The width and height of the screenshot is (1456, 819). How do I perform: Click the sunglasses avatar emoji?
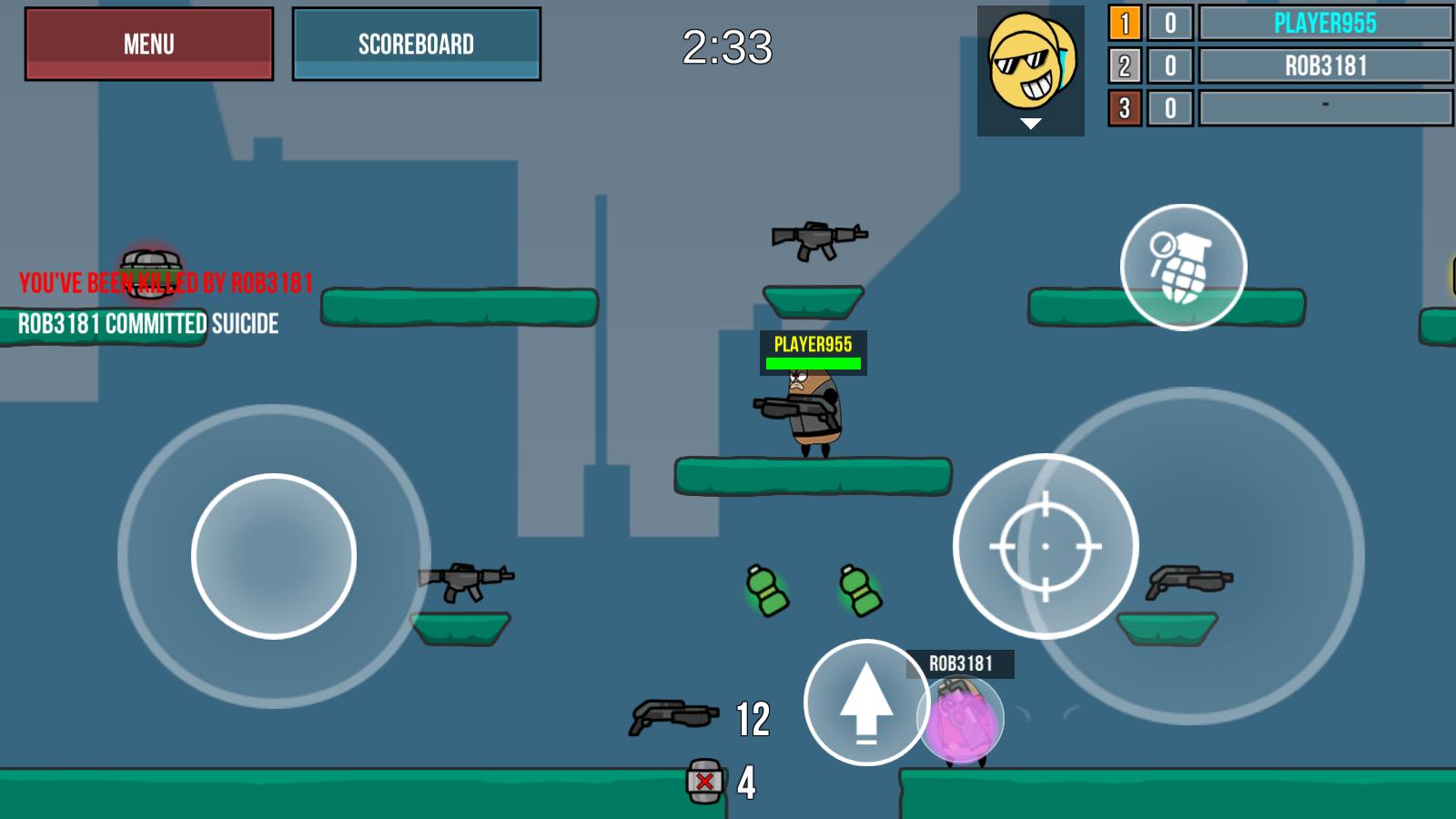(1031, 59)
